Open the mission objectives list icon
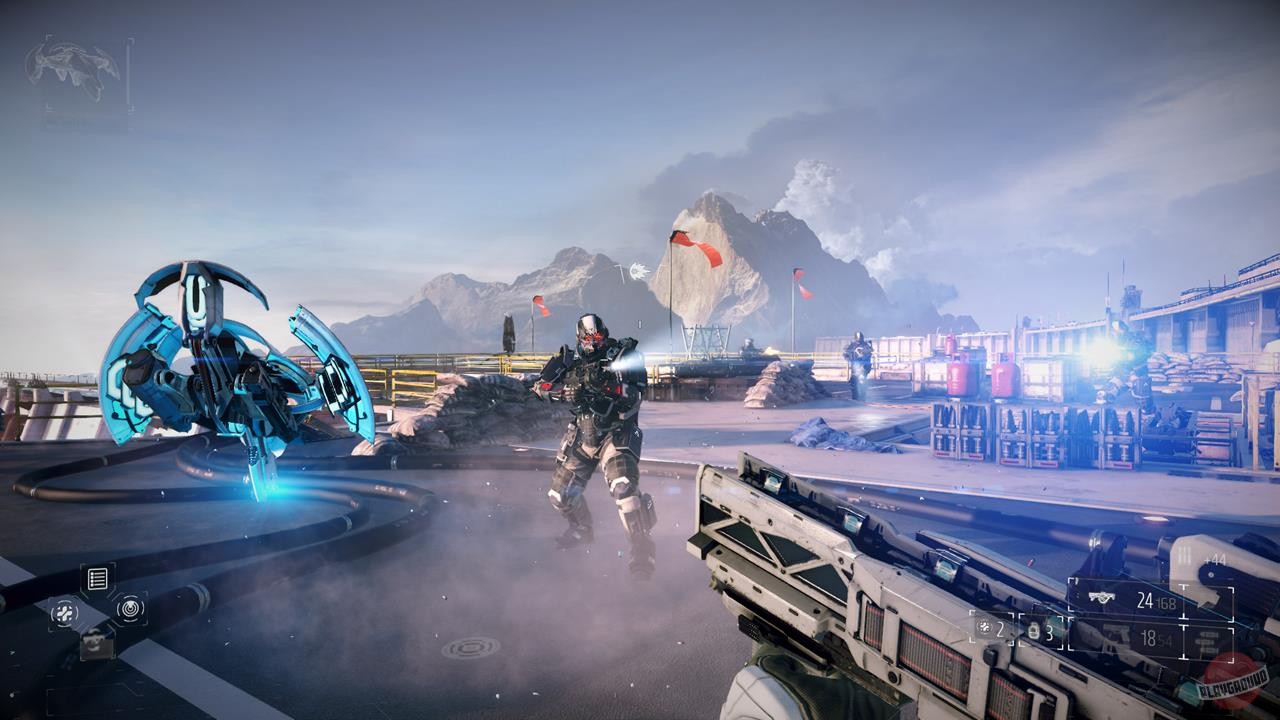This screenshot has height=720, width=1280. pyautogui.click(x=97, y=577)
